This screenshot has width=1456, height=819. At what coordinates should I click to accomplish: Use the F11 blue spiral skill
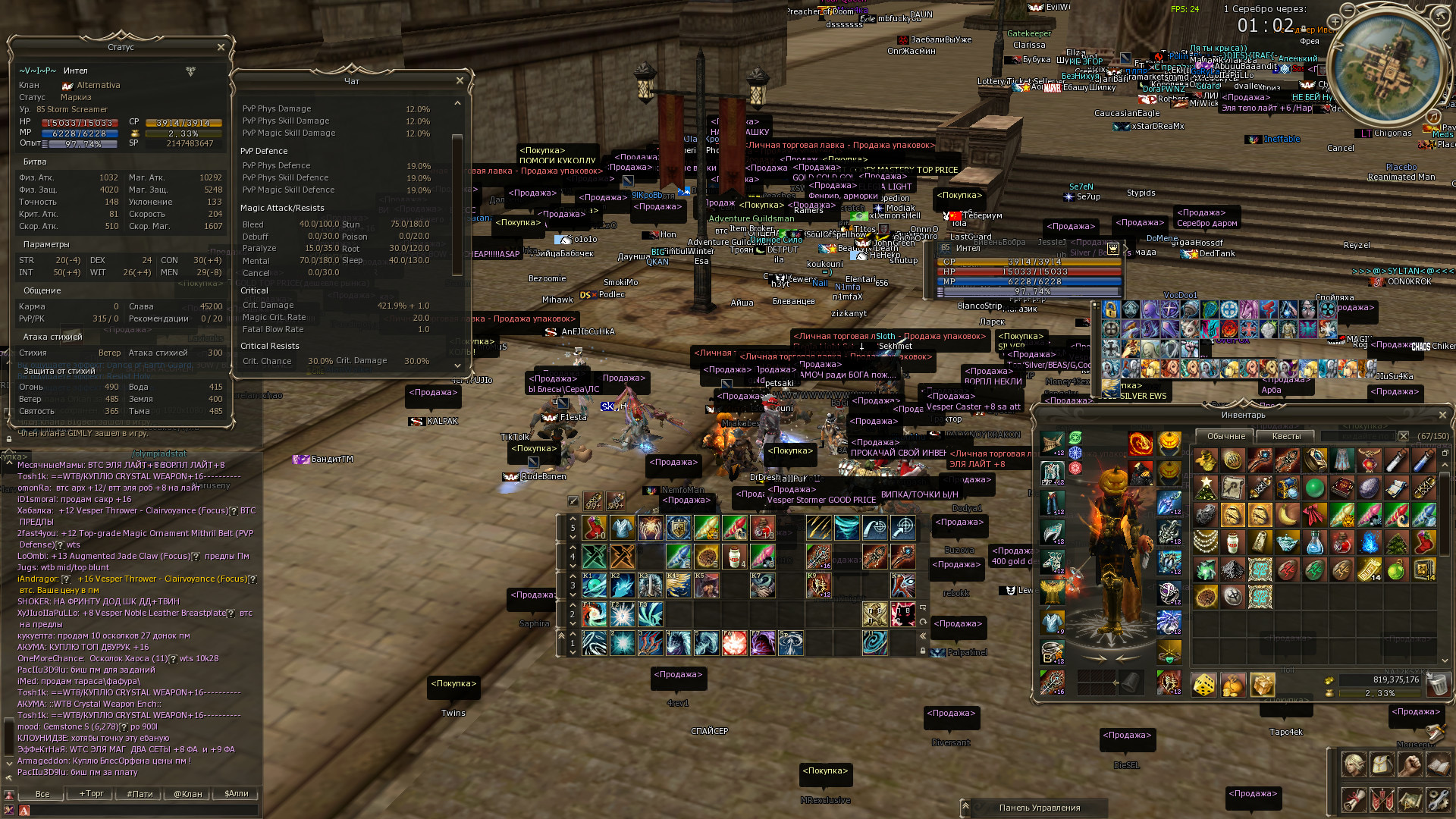[x=874, y=643]
